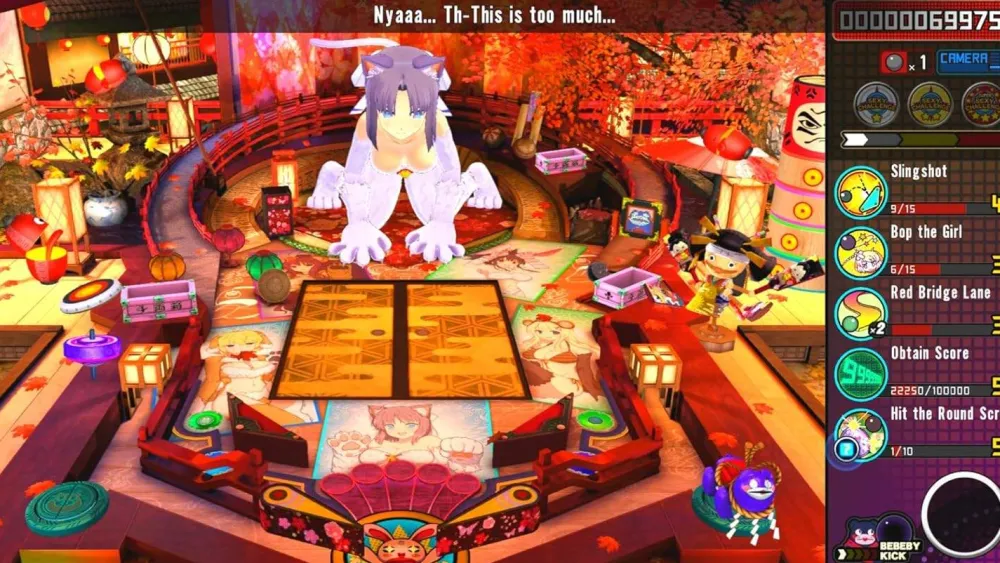The width and height of the screenshot is (1000, 563).
Task: Click the Hit the Round Screen mission
Action: [x=860, y=434]
